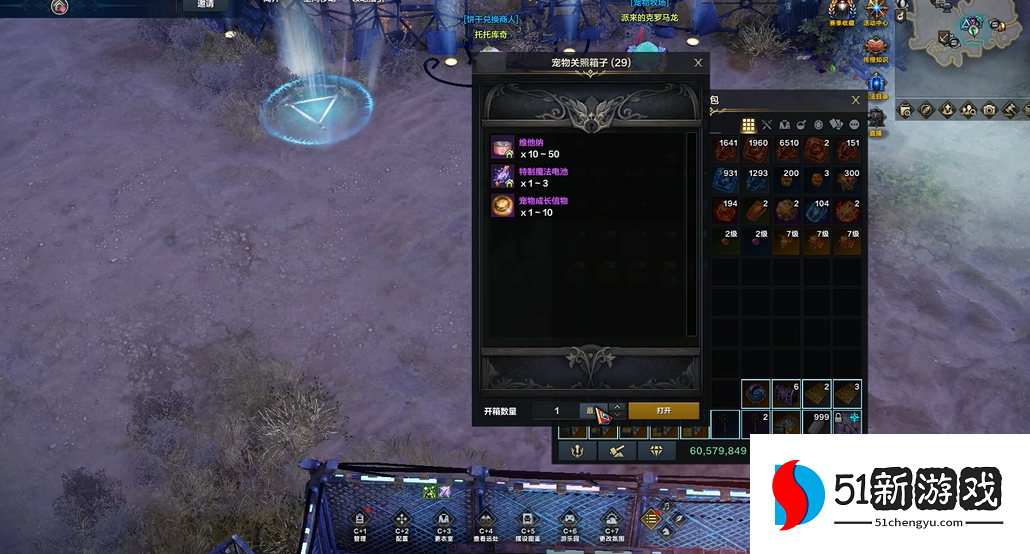Click the 打开 (Open) button
The width and height of the screenshot is (1030, 554).
point(663,411)
